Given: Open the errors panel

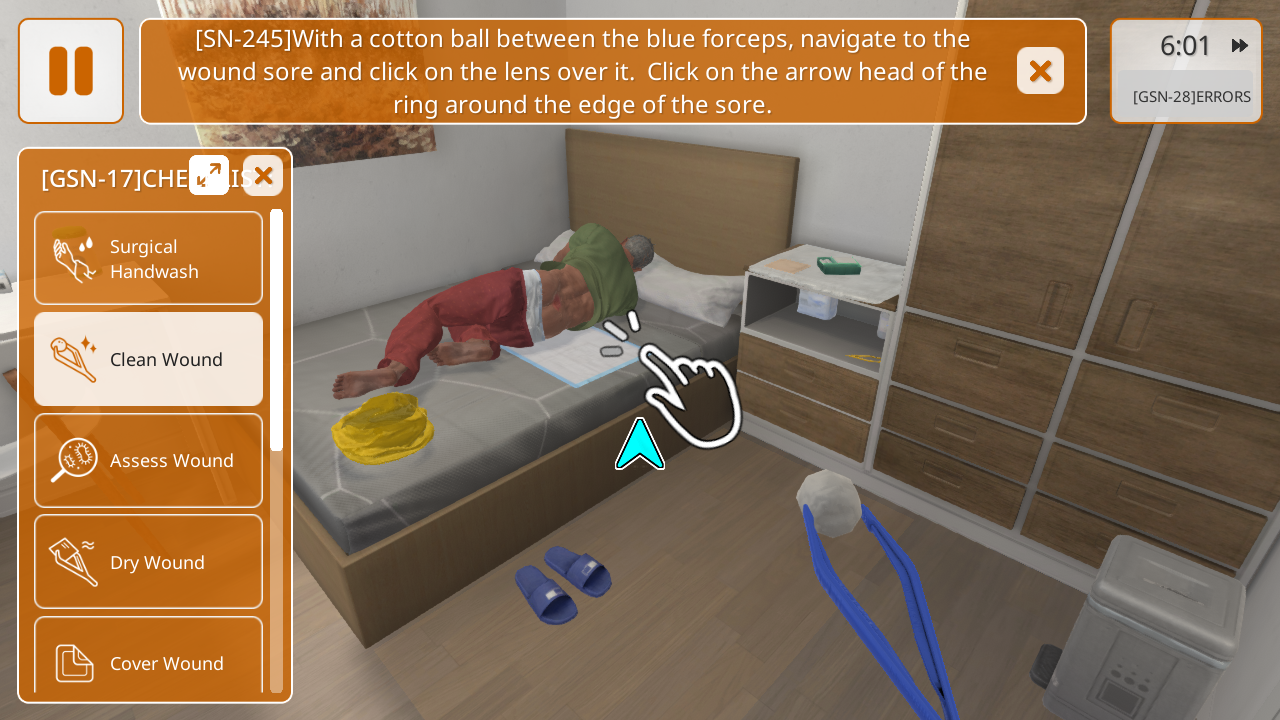Looking at the screenshot, I should tap(1190, 97).
